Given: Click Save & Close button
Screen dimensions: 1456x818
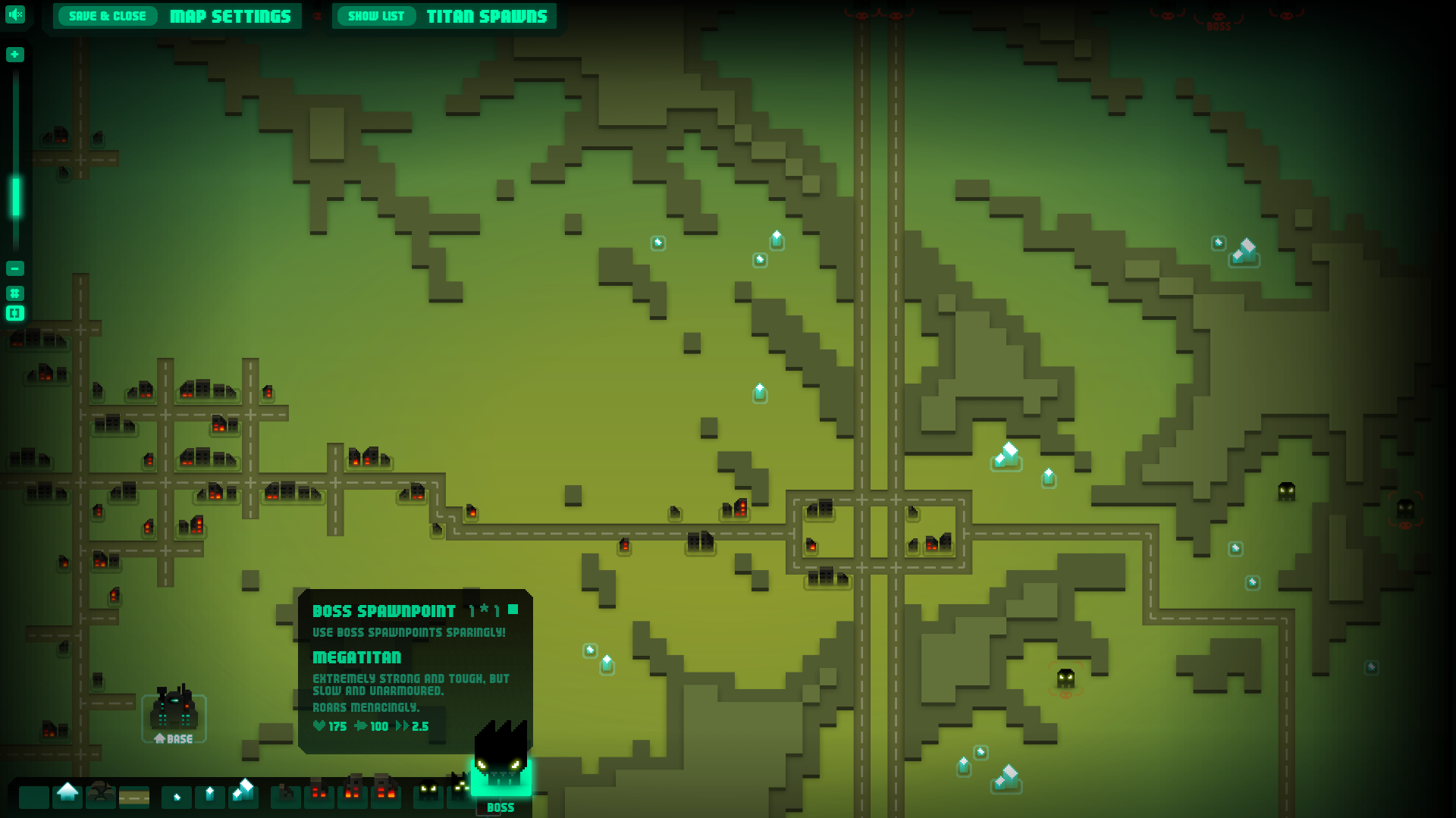Looking at the screenshot, I should [107, 16].
